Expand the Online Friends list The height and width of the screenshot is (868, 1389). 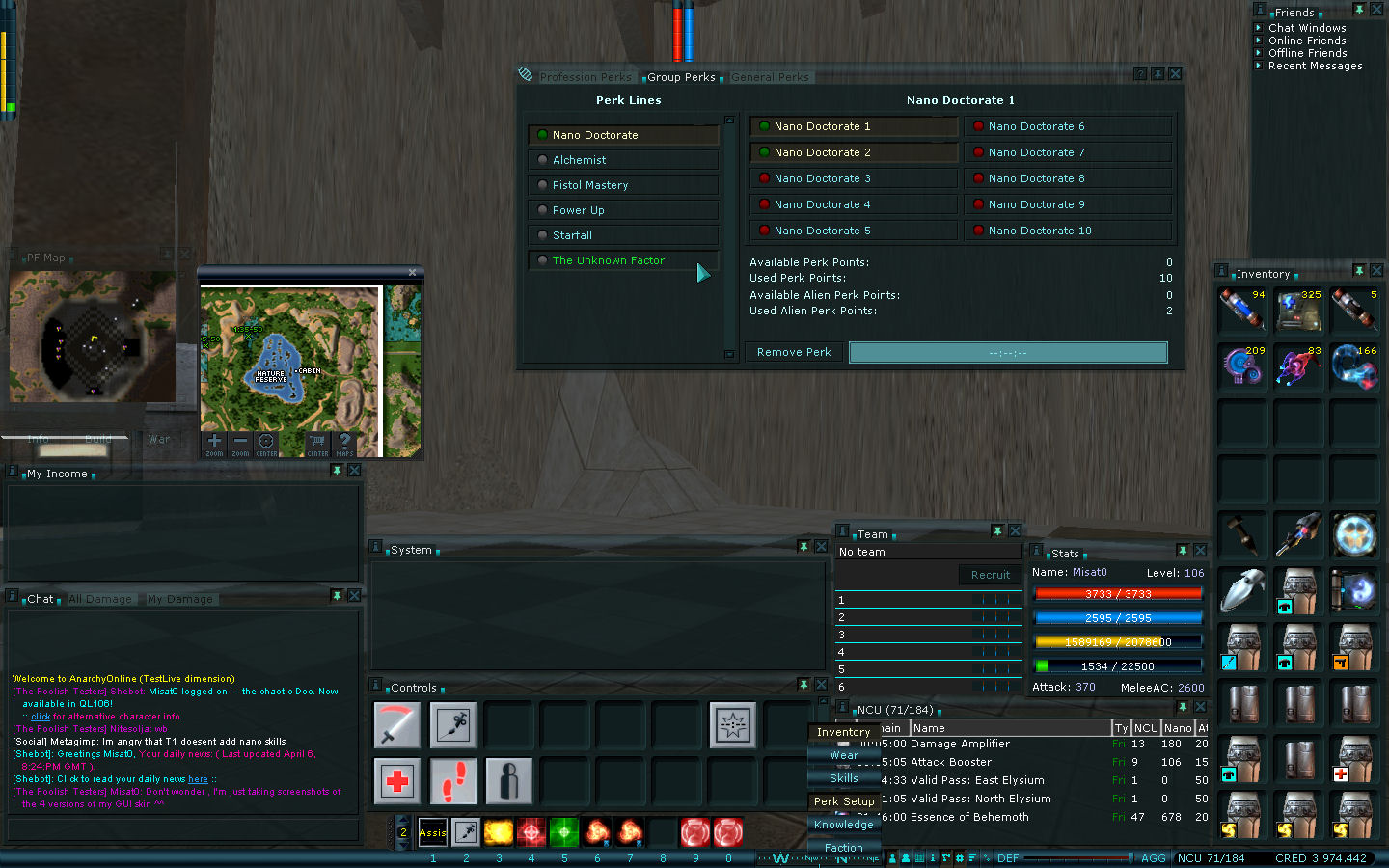pyautogui.click(x=1307, y=41)
